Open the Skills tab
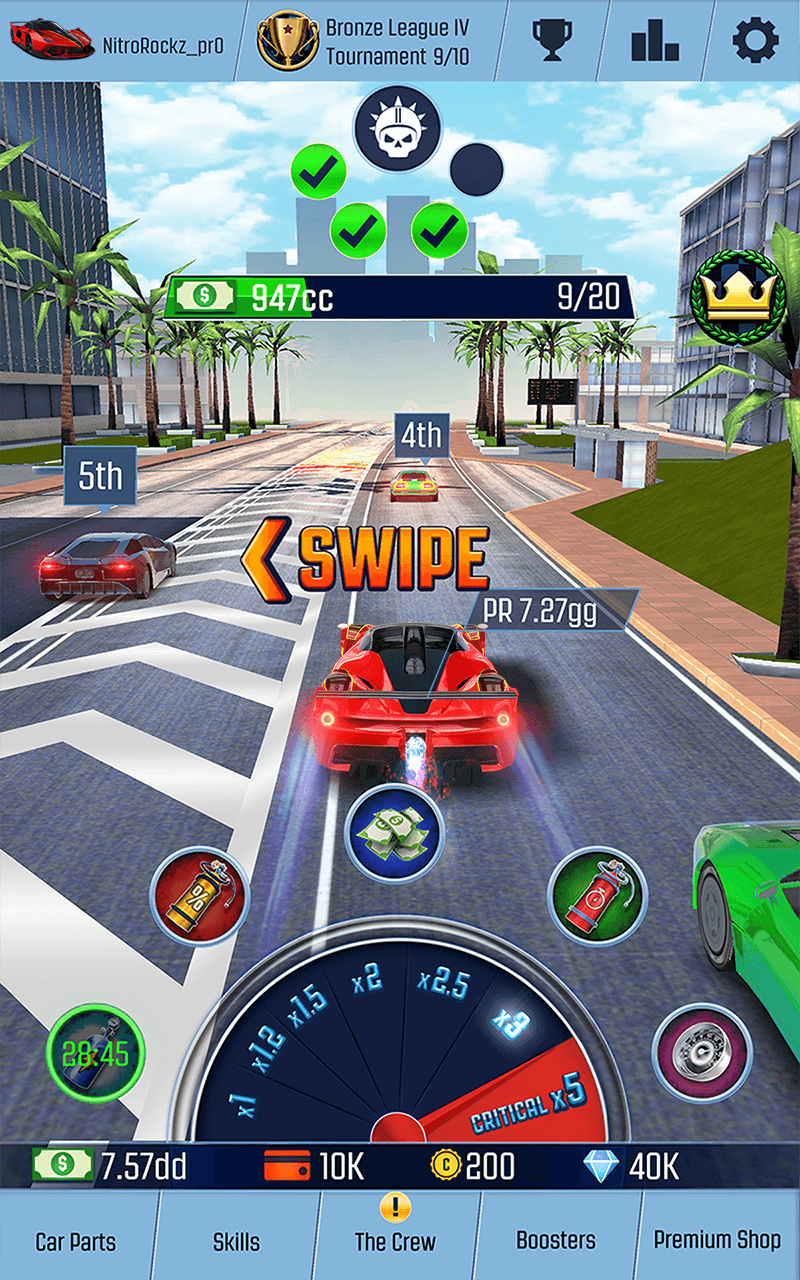Image resolution: width=800 pixels, height=1280 pixels. pyautogui.click(x=235, y=1241)
